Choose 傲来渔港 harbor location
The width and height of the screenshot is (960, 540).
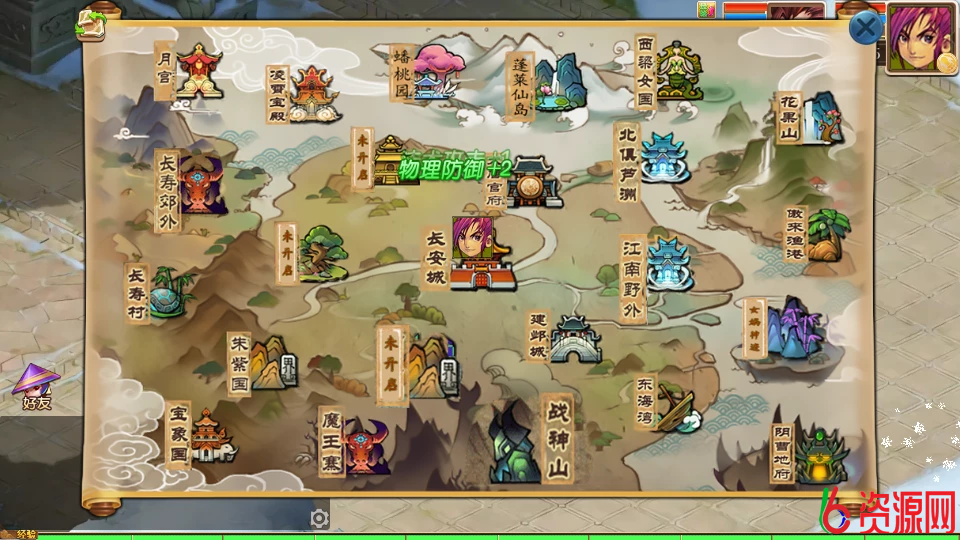click(826, 236)
